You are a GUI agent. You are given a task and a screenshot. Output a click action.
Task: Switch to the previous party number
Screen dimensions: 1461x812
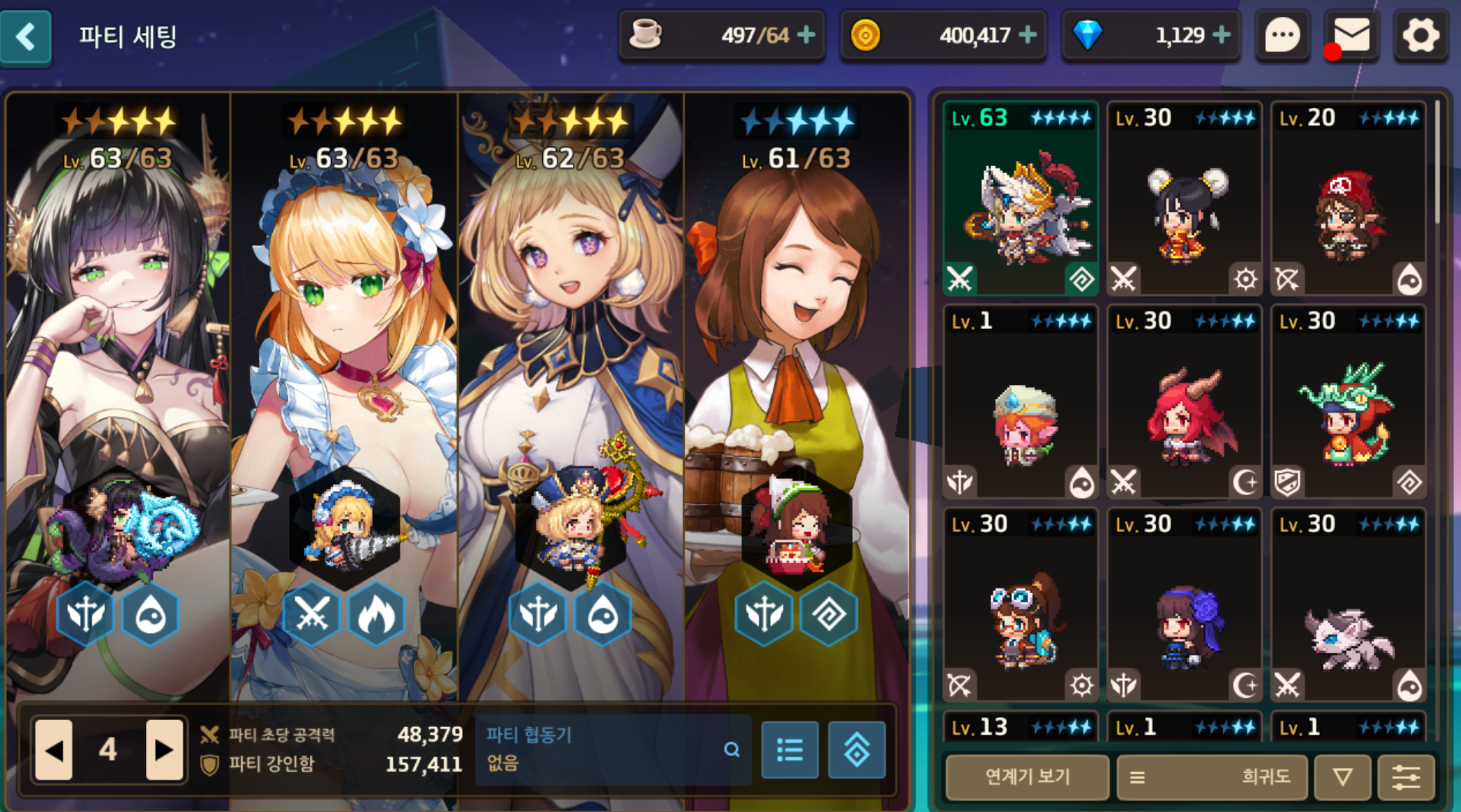point(54,750)
